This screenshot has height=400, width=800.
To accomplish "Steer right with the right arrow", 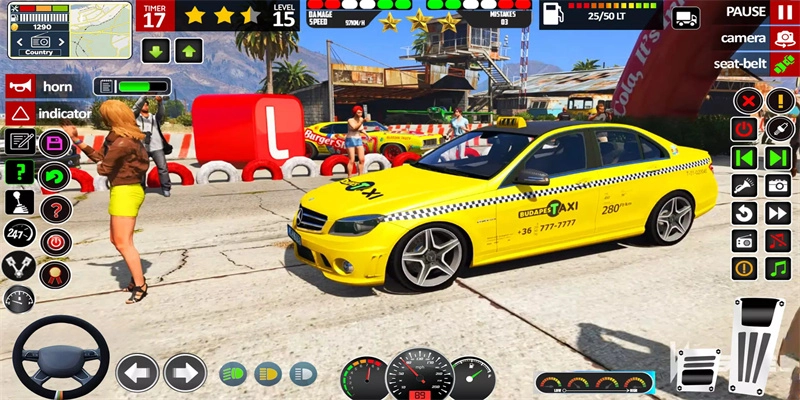I will click(x=185, y=373).
